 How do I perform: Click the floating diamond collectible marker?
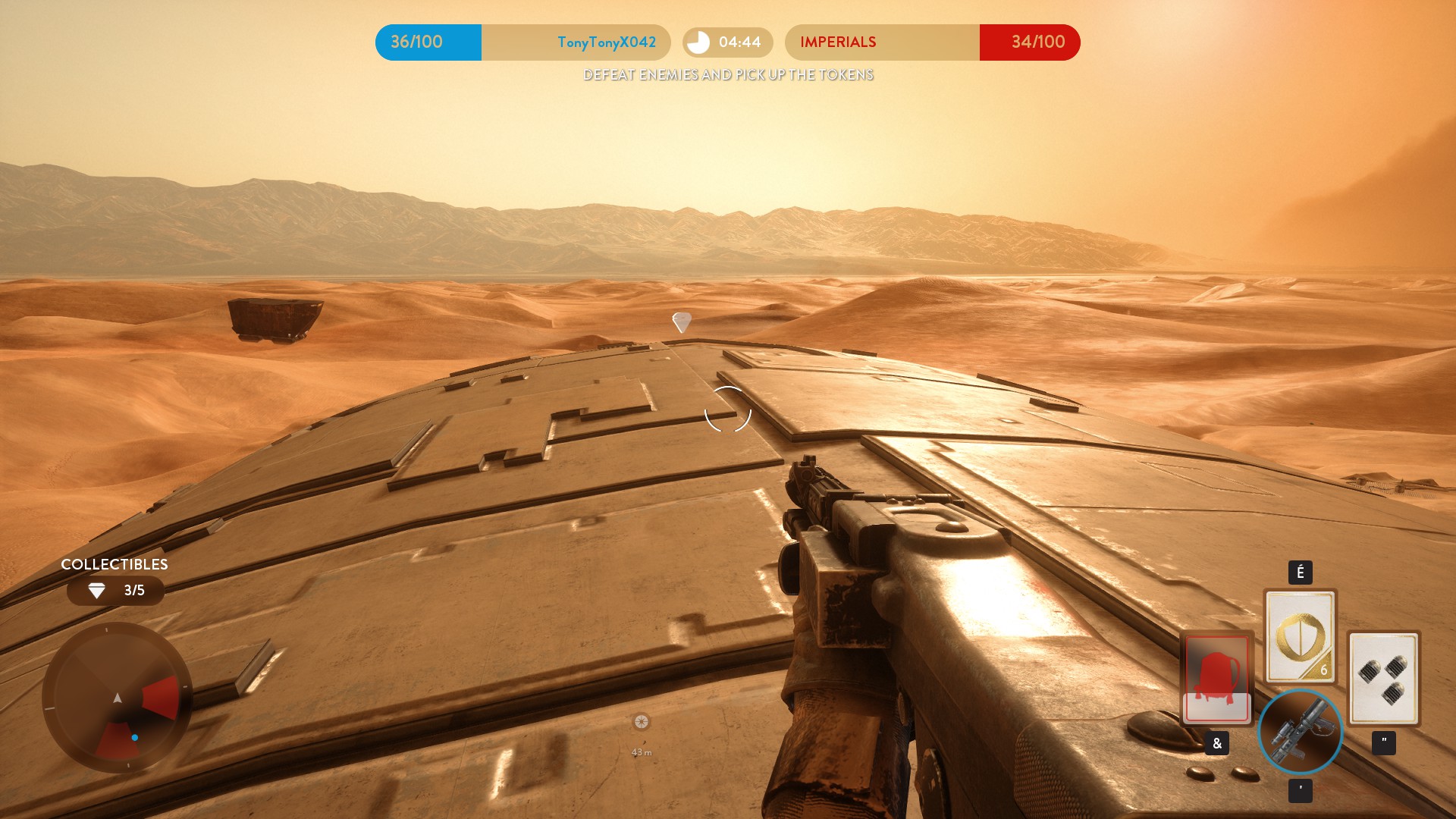(x=682, y=322)
